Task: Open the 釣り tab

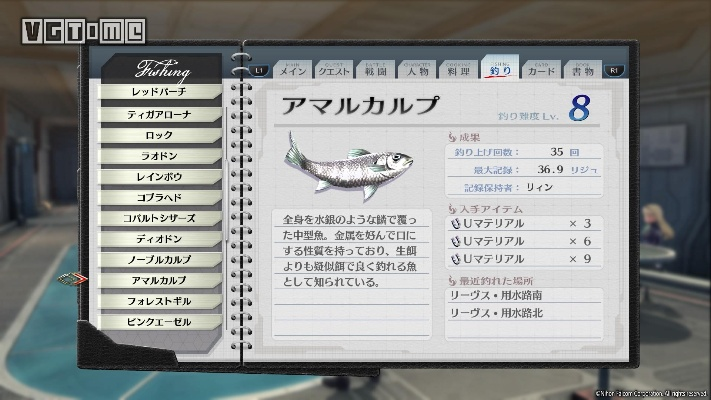Action: click(498, 70)
